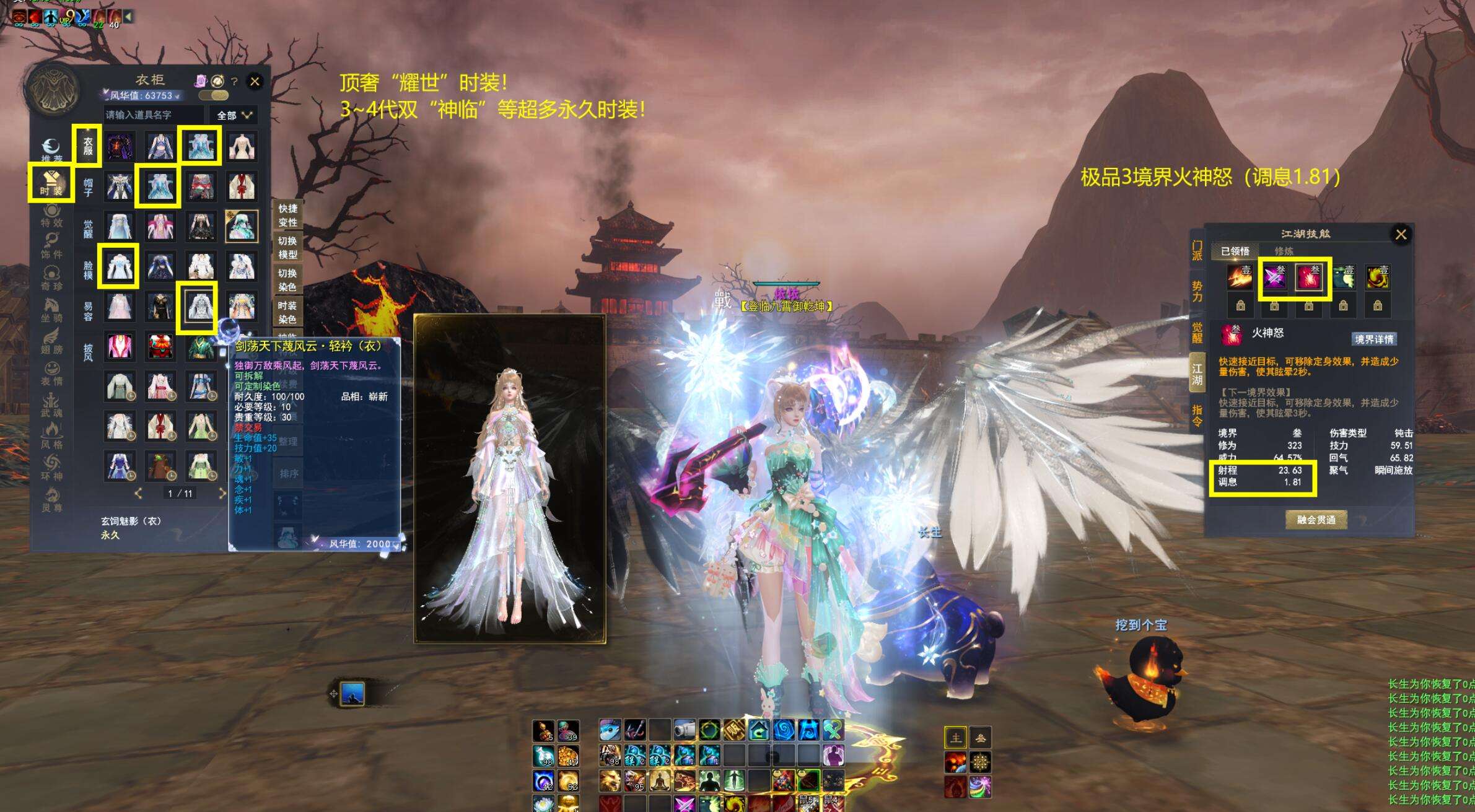Use the video camera hotbar icon
1475x812 pixels.
coord(684,730)
